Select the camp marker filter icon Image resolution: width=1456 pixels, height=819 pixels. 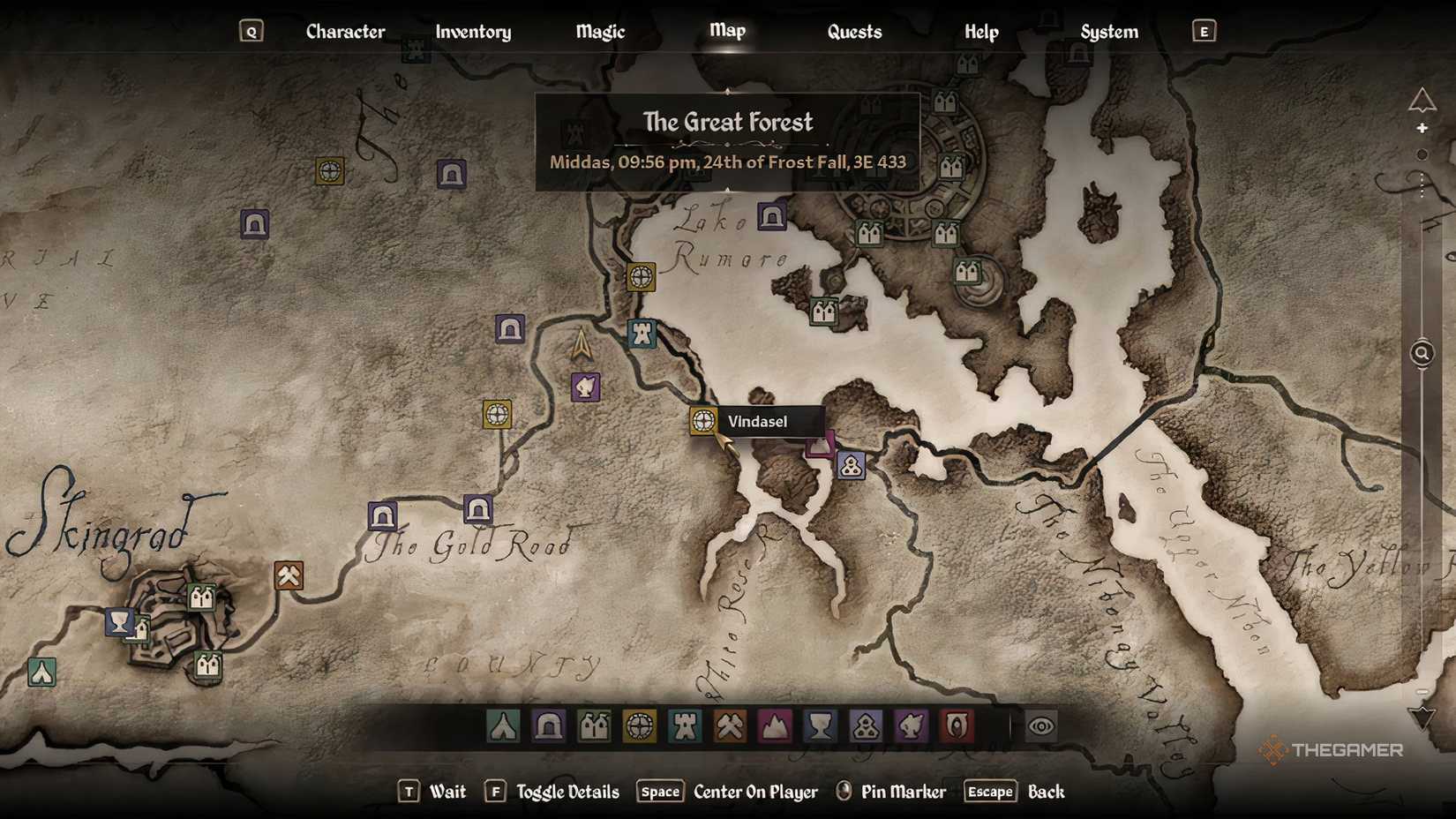click(x=503, y=726)
